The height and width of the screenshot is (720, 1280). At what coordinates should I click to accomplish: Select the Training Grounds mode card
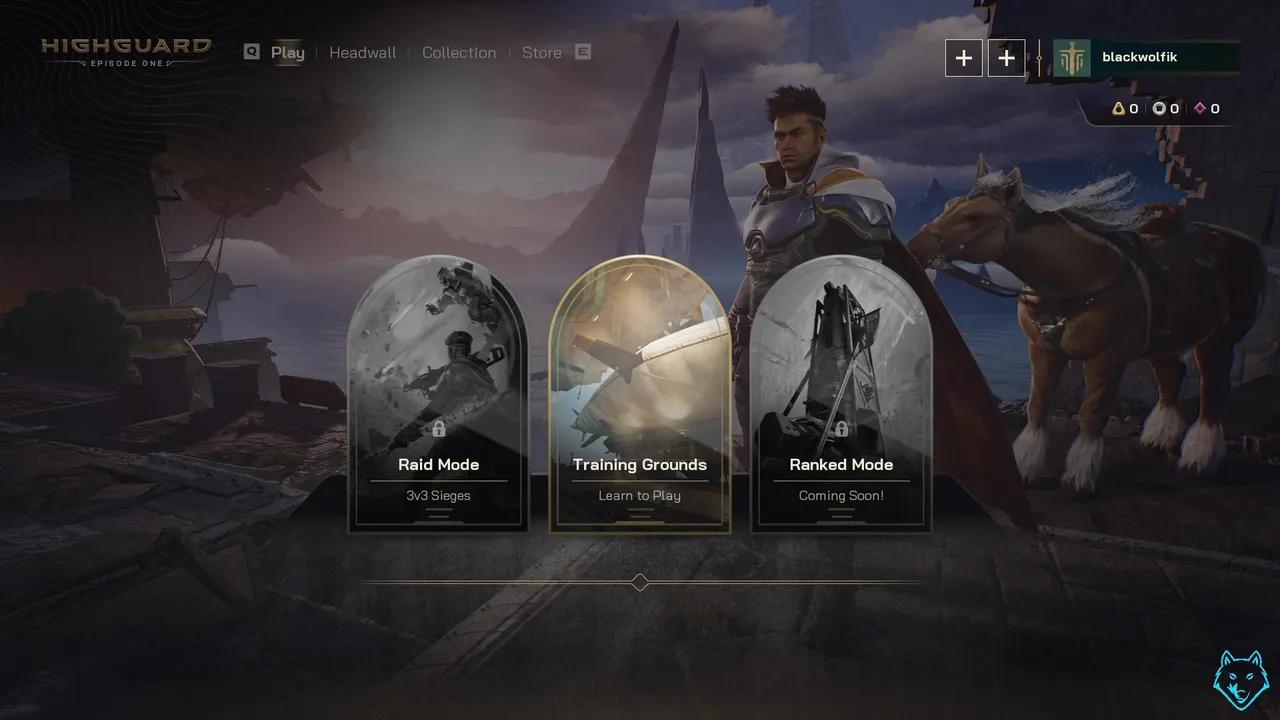(x=640, y=395)
